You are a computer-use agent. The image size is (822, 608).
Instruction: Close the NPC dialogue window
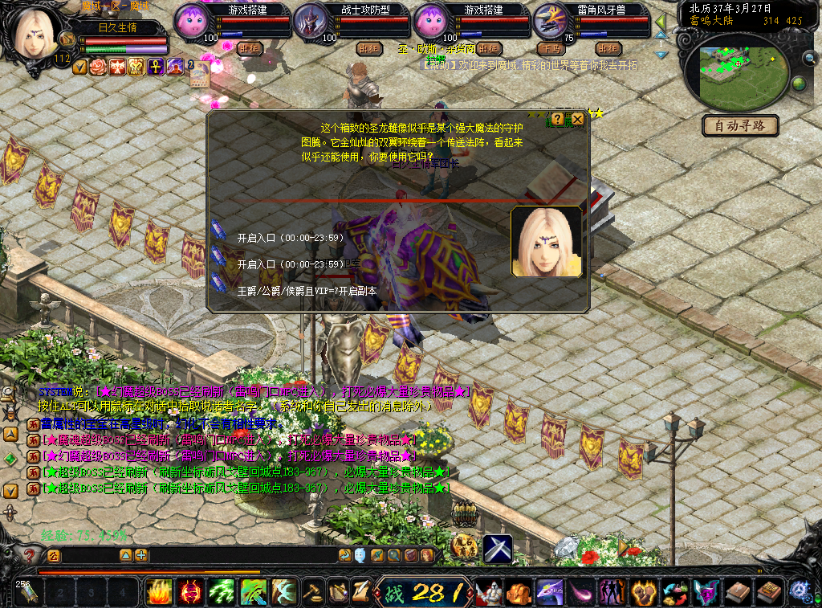pyautogui.click(x=577, y=119)
